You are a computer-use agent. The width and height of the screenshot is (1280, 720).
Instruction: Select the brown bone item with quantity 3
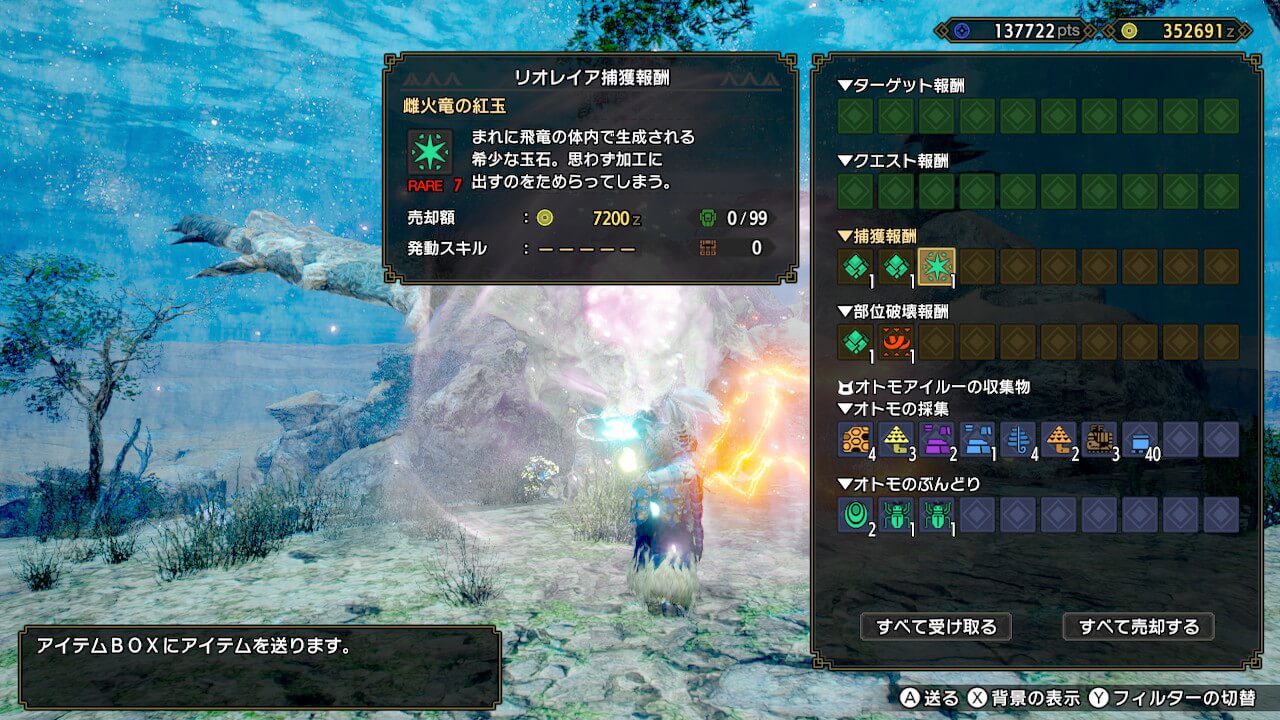pyautogui.click(x=1099, y=439)
